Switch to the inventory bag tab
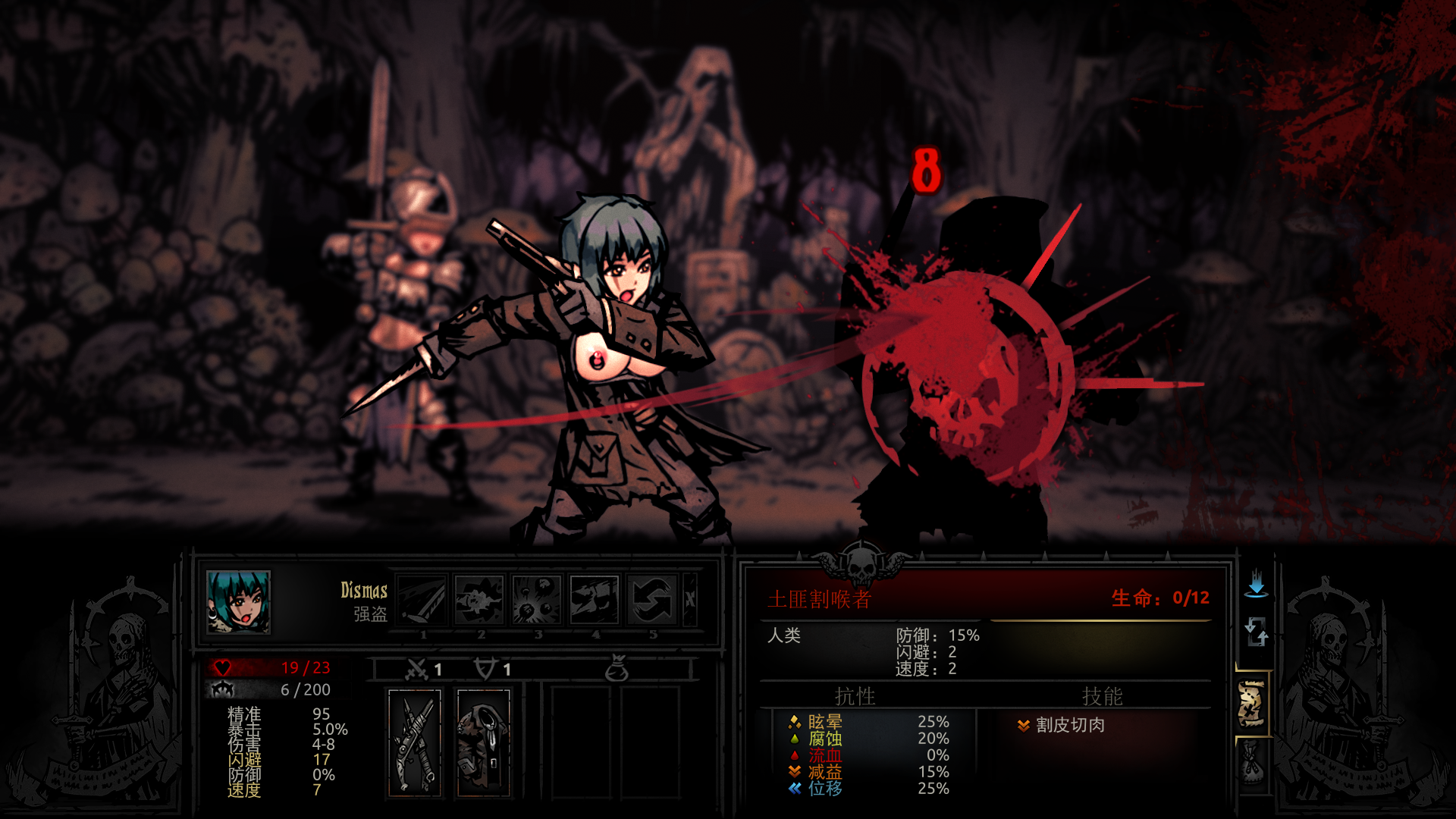The image size is (1456, 819). (x=1252, y=763)
